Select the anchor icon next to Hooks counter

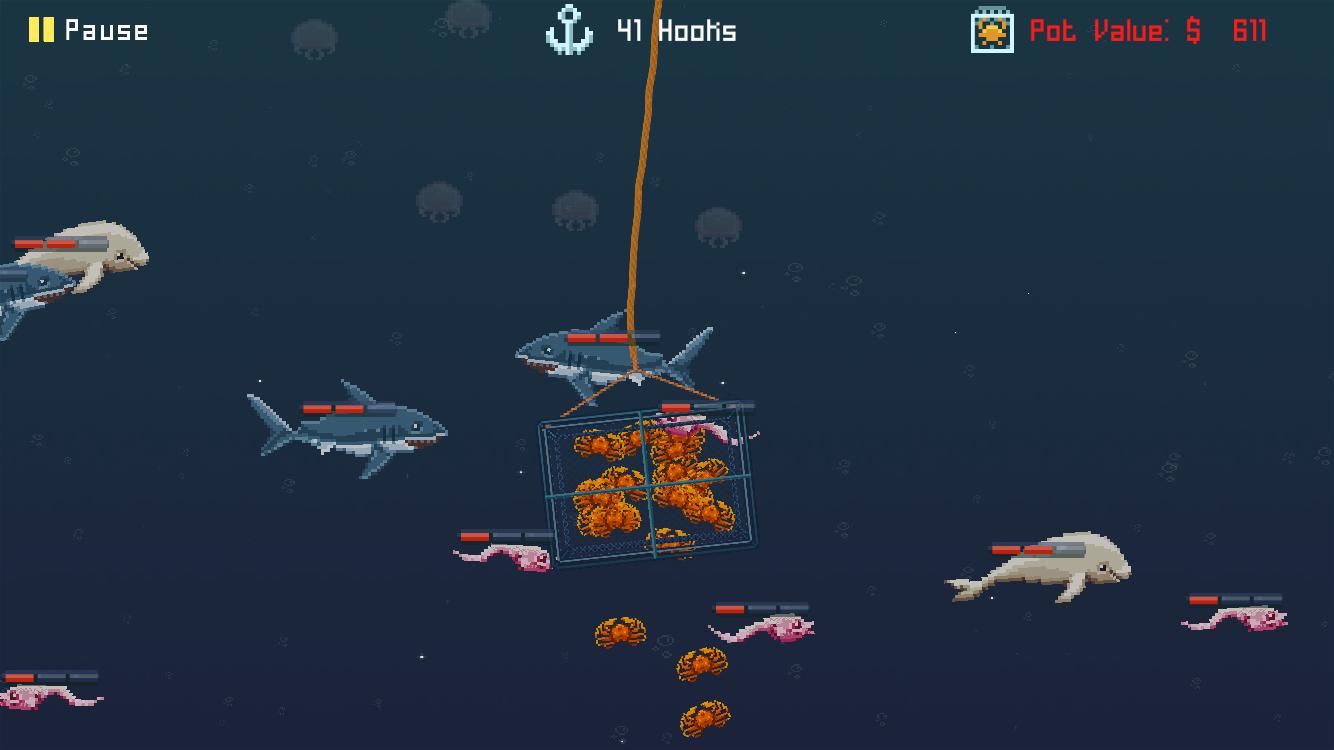570,29
